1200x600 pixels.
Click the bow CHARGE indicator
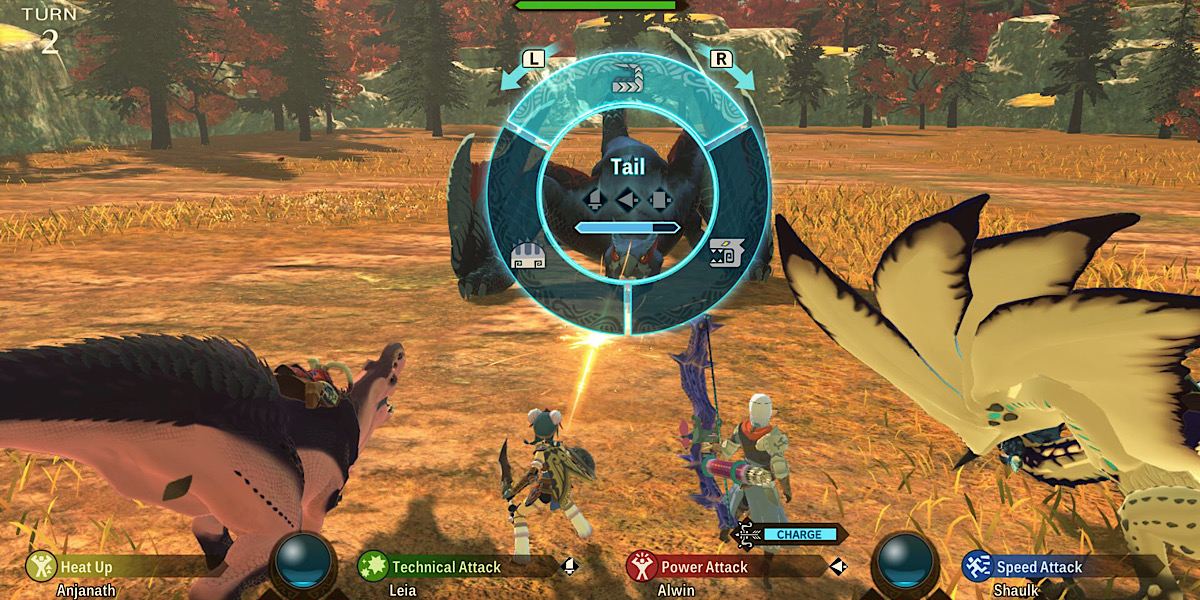pyautogui.click(x=798, y=534)
